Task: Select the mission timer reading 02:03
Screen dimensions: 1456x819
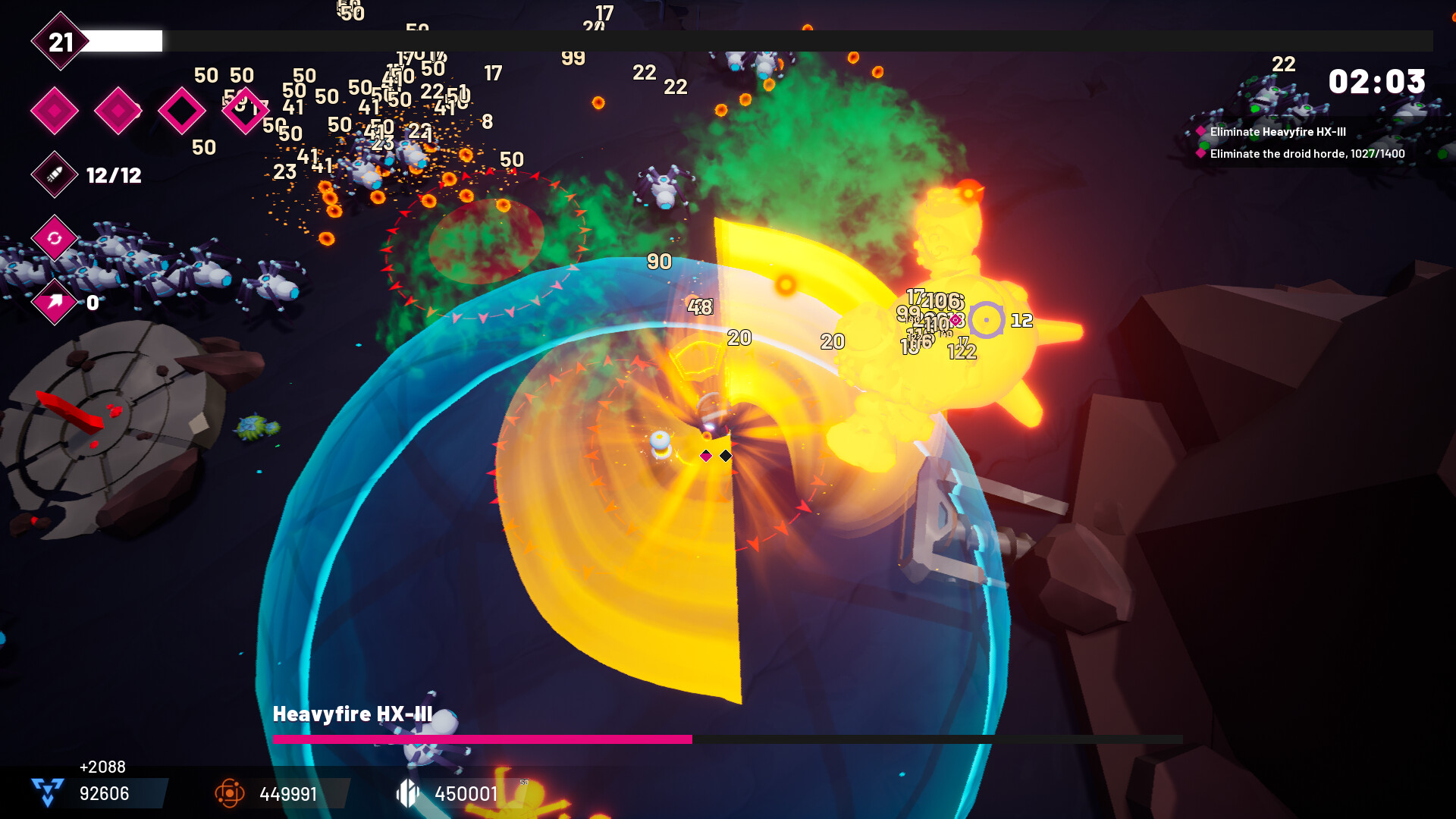Action: [1378, 82]
